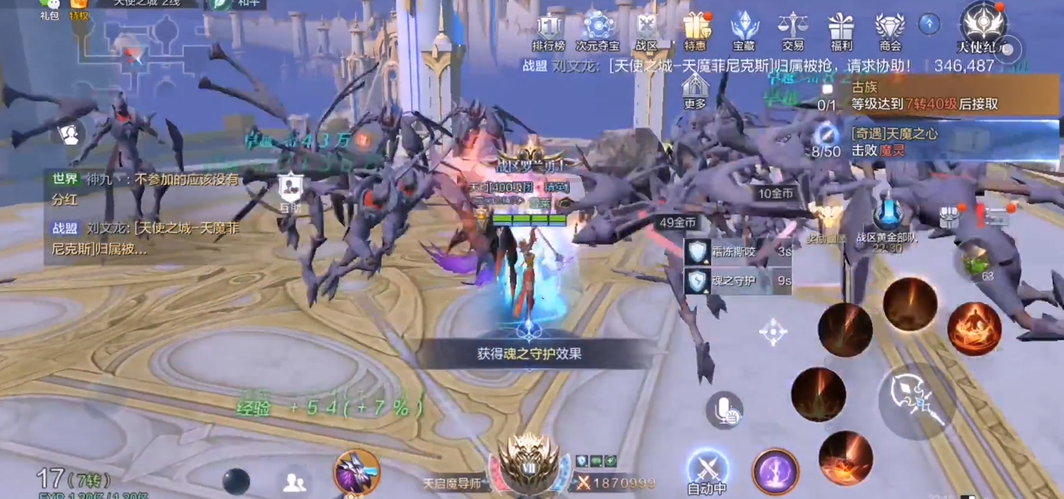Activate the purple glowing skill icon
This screenshot has width=1064, height=499.
click(775, 471)
